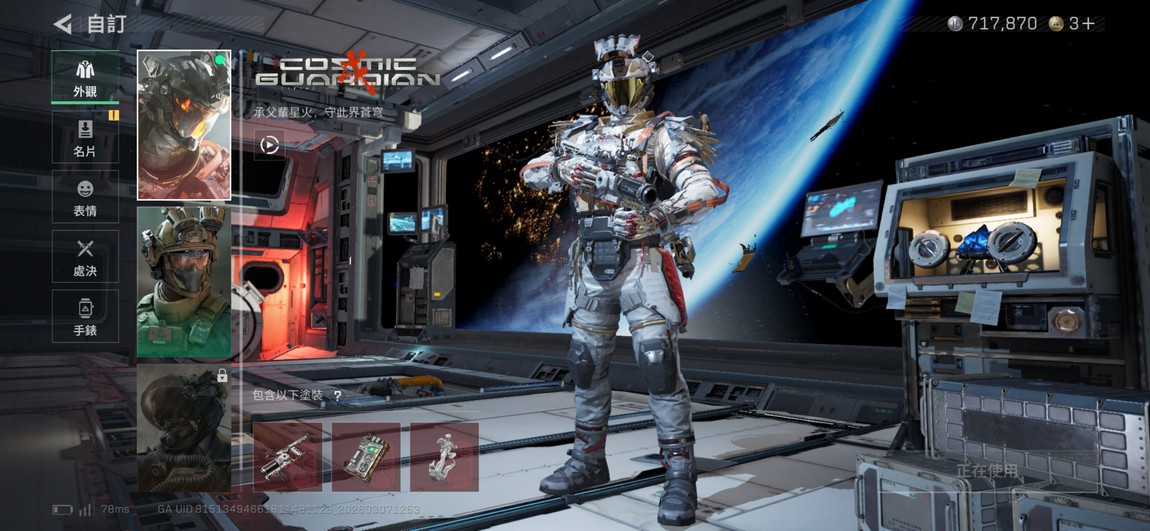Screen dimensions: 1150x531
Task: Switch to the 外觀 appearance tab
Action: point(85,77)
